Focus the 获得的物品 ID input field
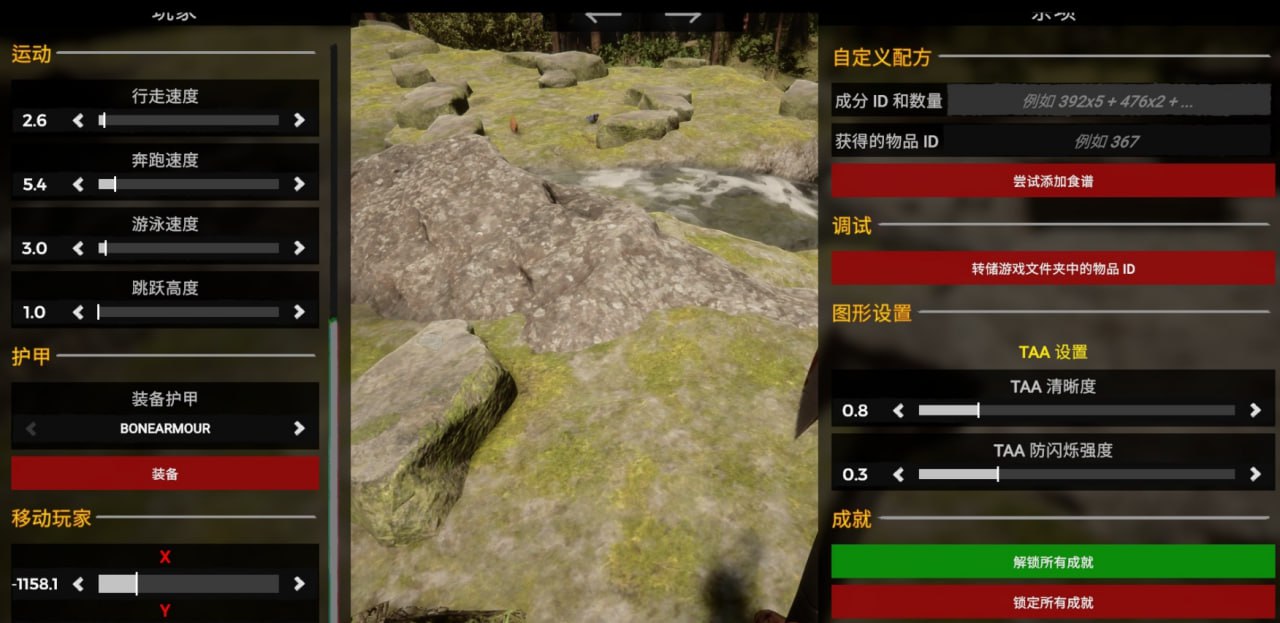The image size is (1280, 623). click(1108, 141)
